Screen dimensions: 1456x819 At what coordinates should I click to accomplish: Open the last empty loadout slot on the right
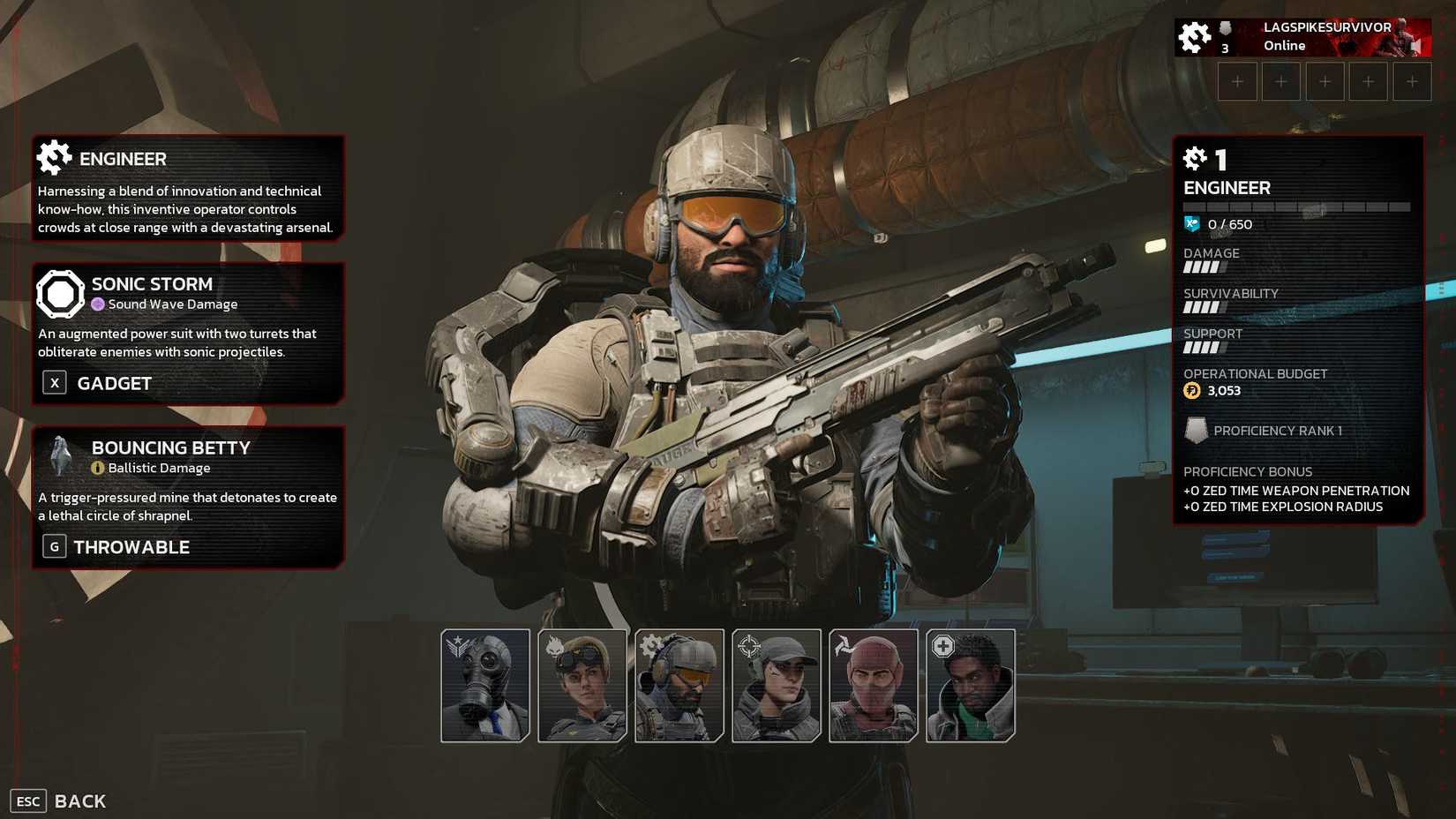1413,80
